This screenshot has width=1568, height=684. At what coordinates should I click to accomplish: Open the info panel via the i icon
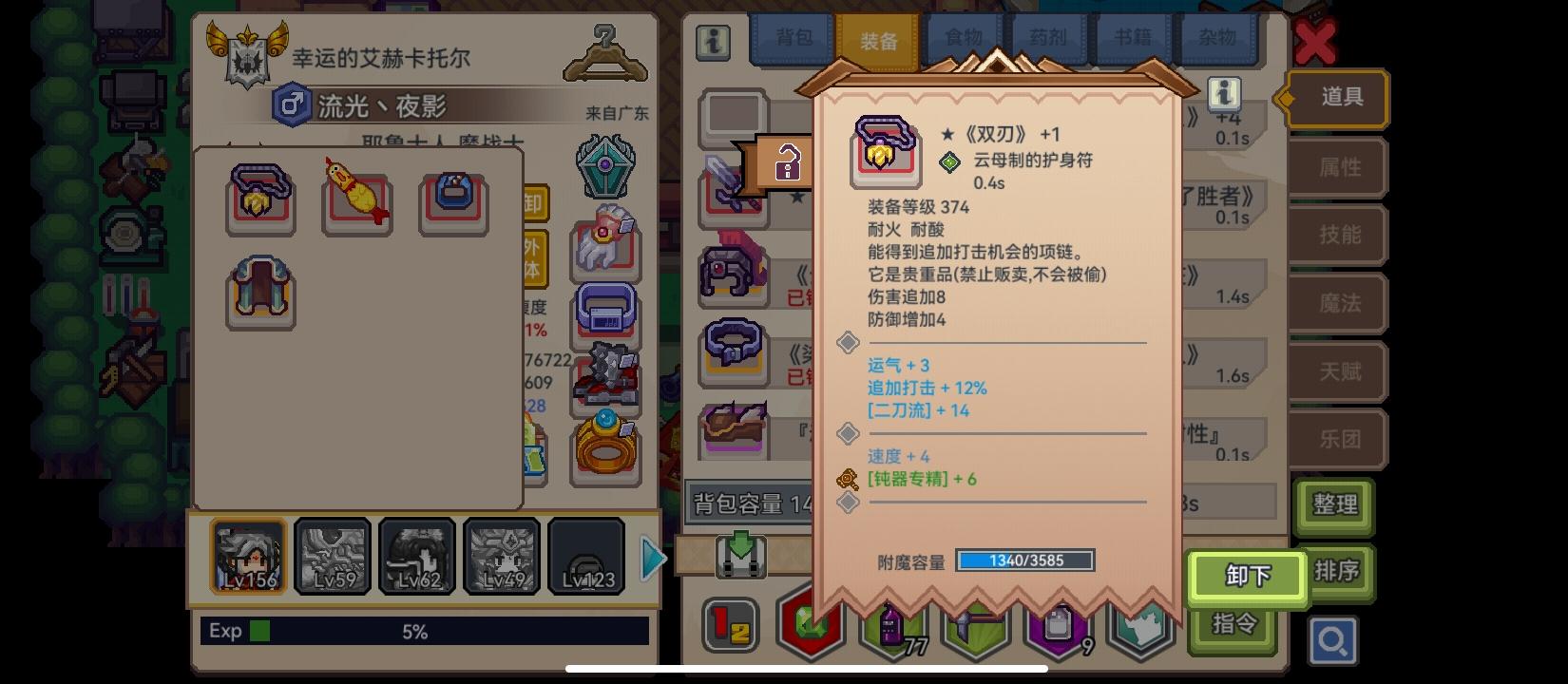(x=712, y=44)
